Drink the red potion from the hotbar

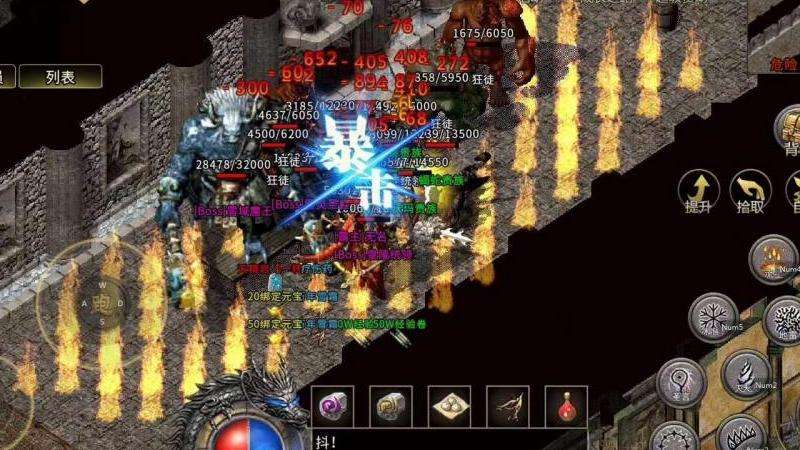coord(566,406)
